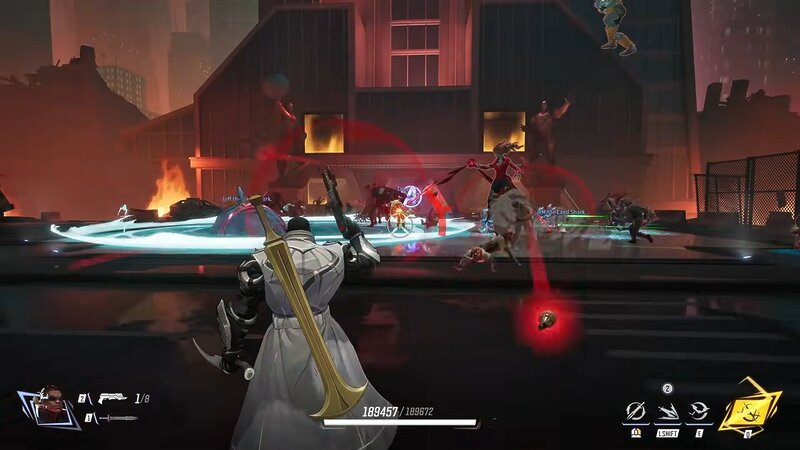Viewport: 800px width, 450px height.
Task: Use the dash blade ability icon
Action: click(666, 411)
